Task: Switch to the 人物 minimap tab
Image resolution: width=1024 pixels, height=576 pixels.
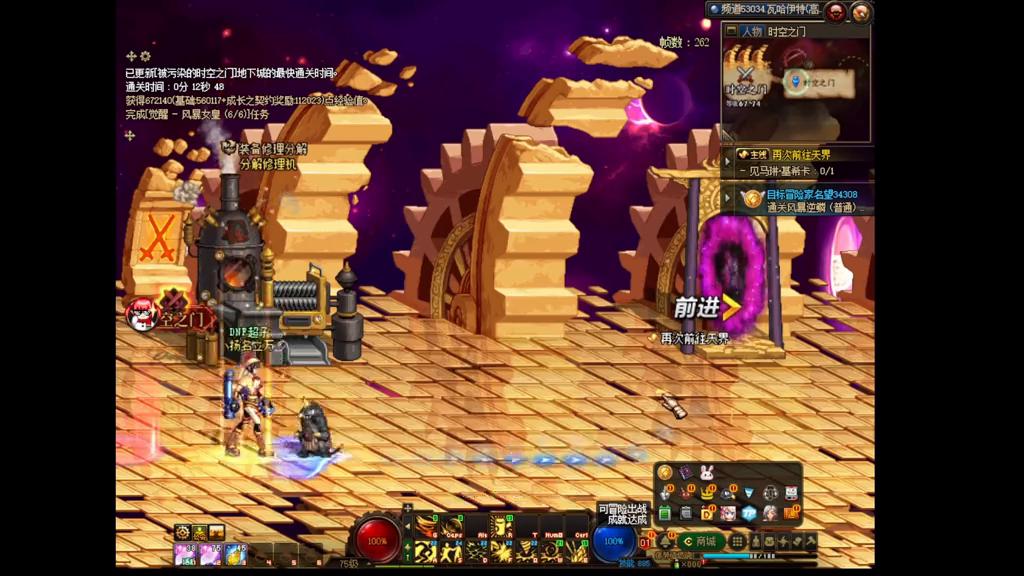Action: (752, 31)
